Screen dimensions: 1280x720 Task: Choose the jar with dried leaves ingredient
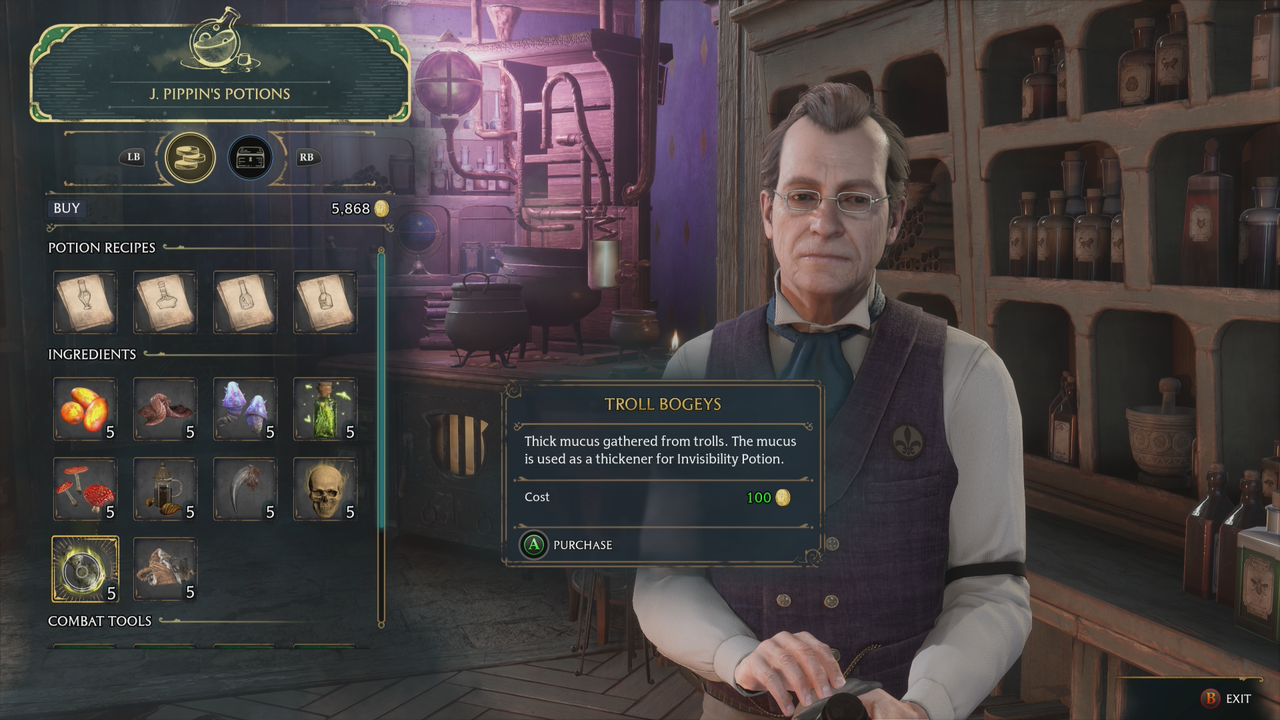(x=165, y=488)
